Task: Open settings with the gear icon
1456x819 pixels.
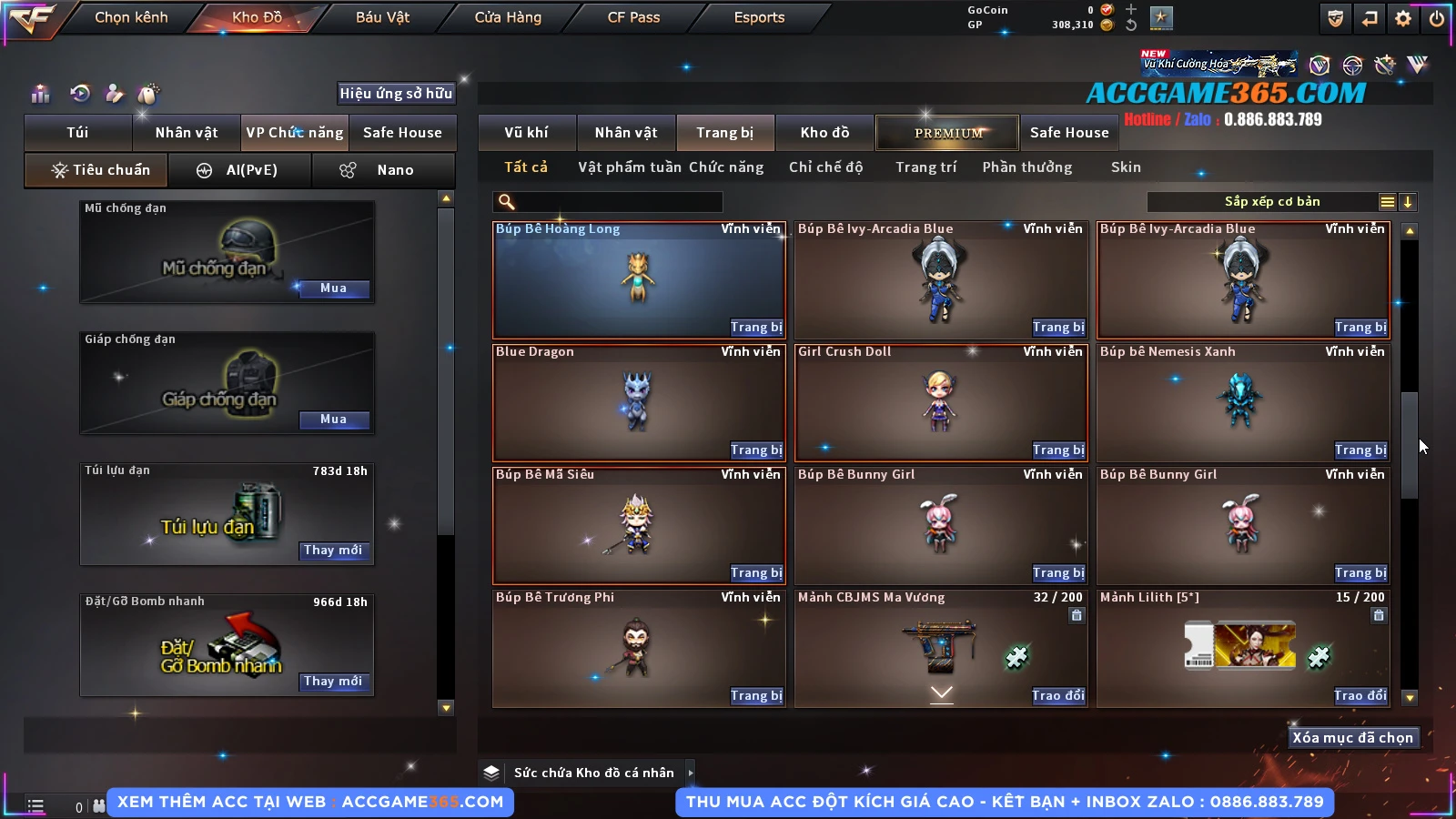Action: coord(1403,18)
